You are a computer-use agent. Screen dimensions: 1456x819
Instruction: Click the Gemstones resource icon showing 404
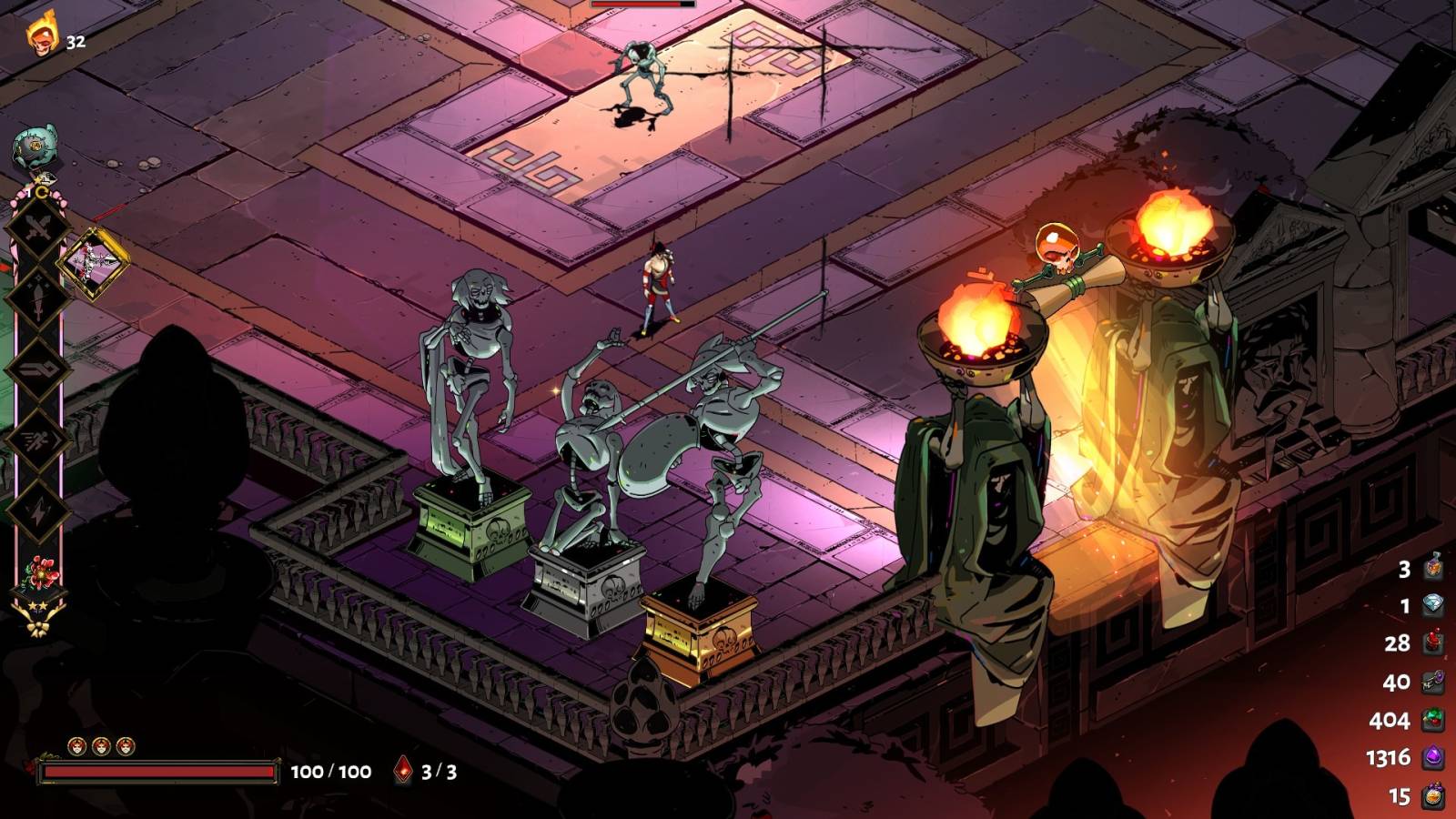(x=1433, y=719)
